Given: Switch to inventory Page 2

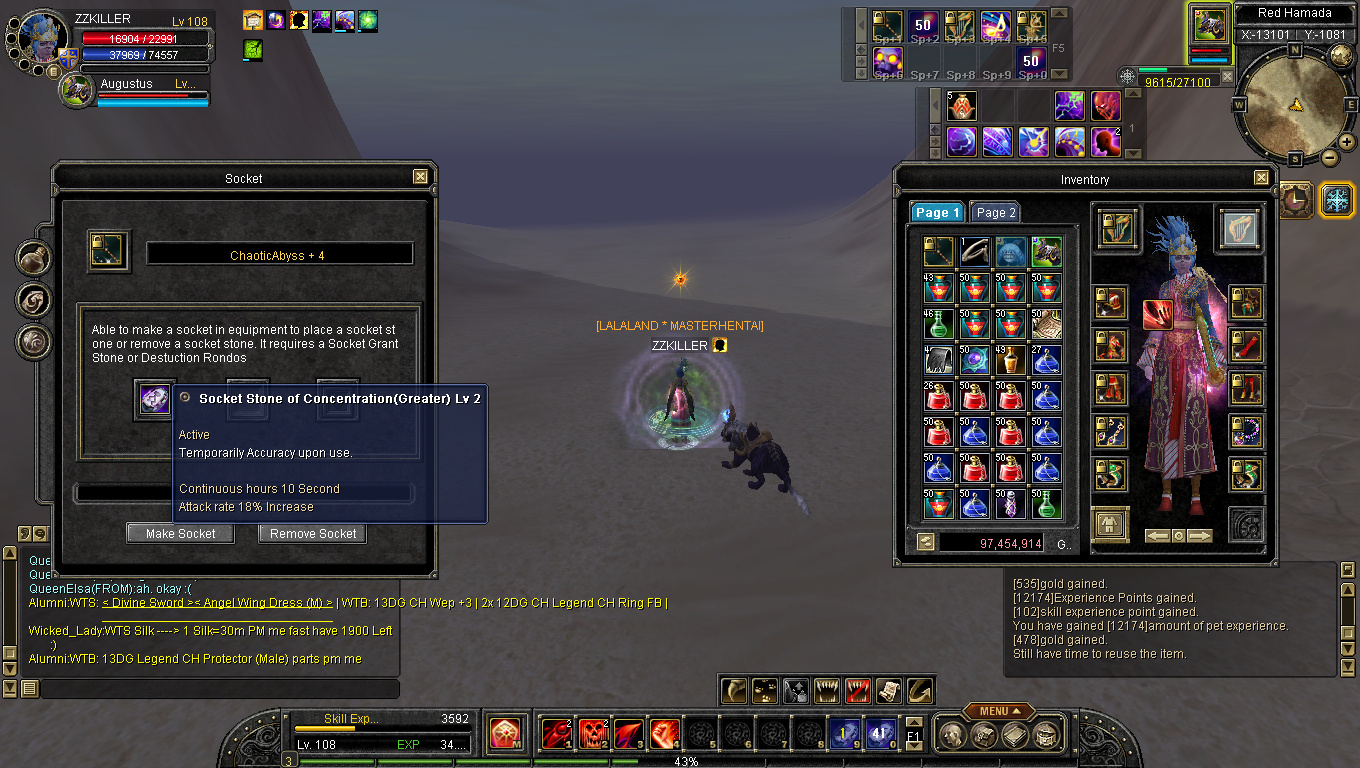Looking at the screenshot, I should pyautogui.click(x=995, y=213).
